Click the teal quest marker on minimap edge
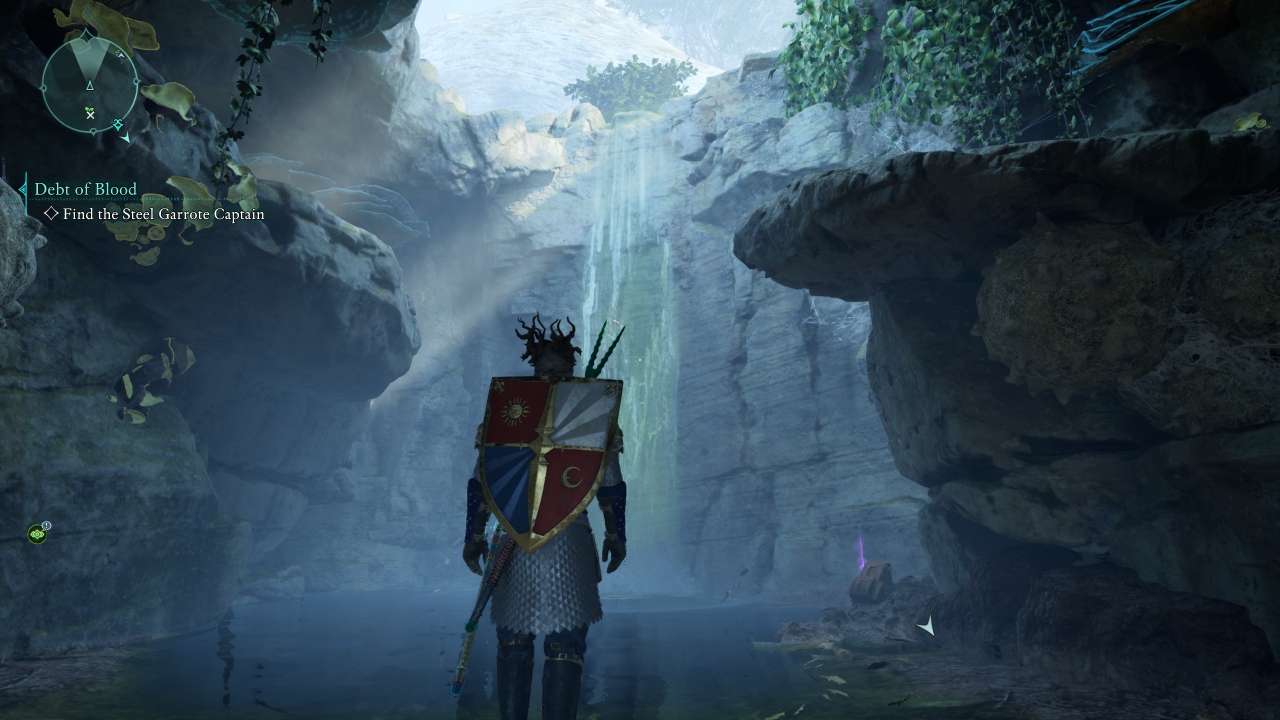The image size is (1280, 720). (118, 124)
